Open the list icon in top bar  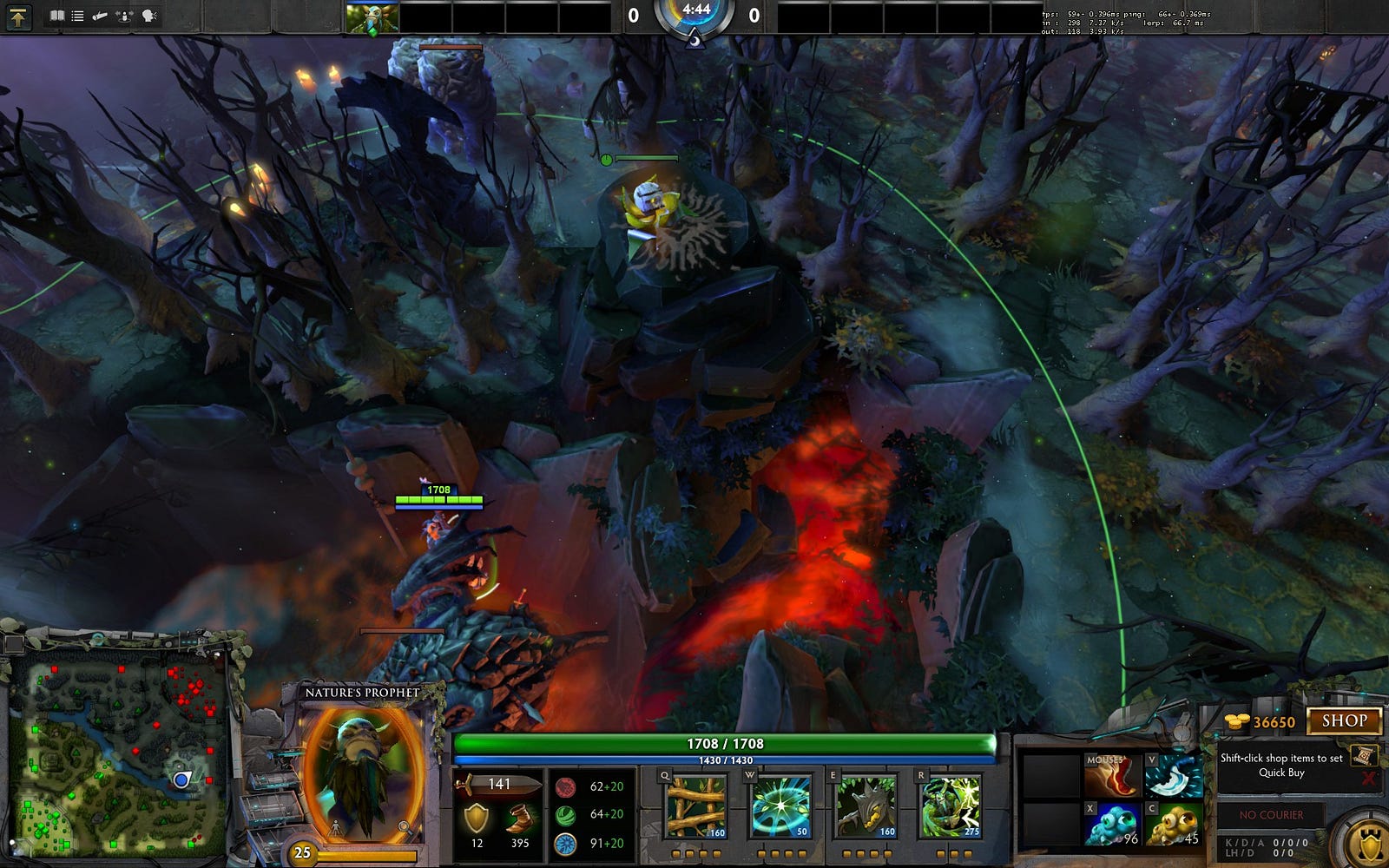point(78,16)
